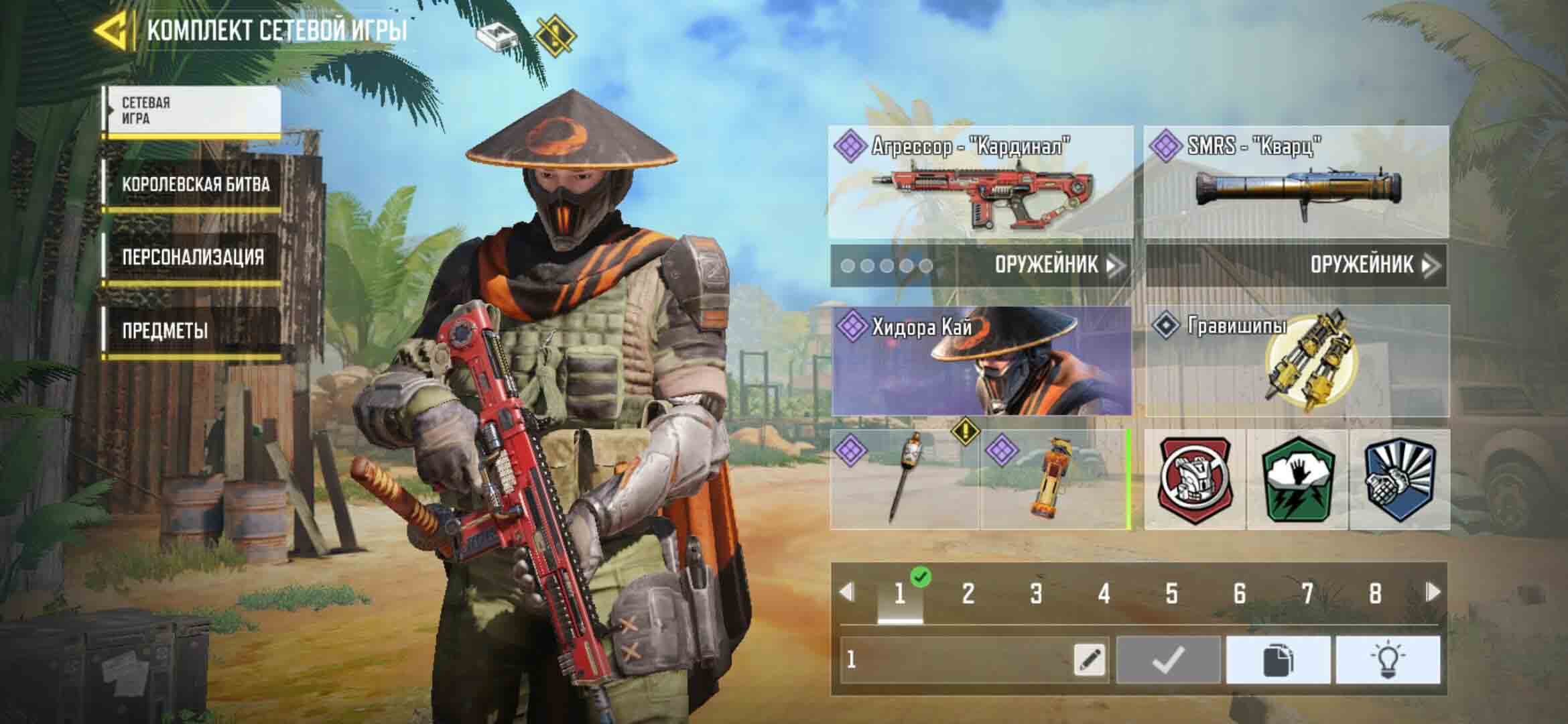Viewport: 1568px width, 724px height.
Task: Pick the molotov lethal equipment slot
Action: (x=905, y=480)
